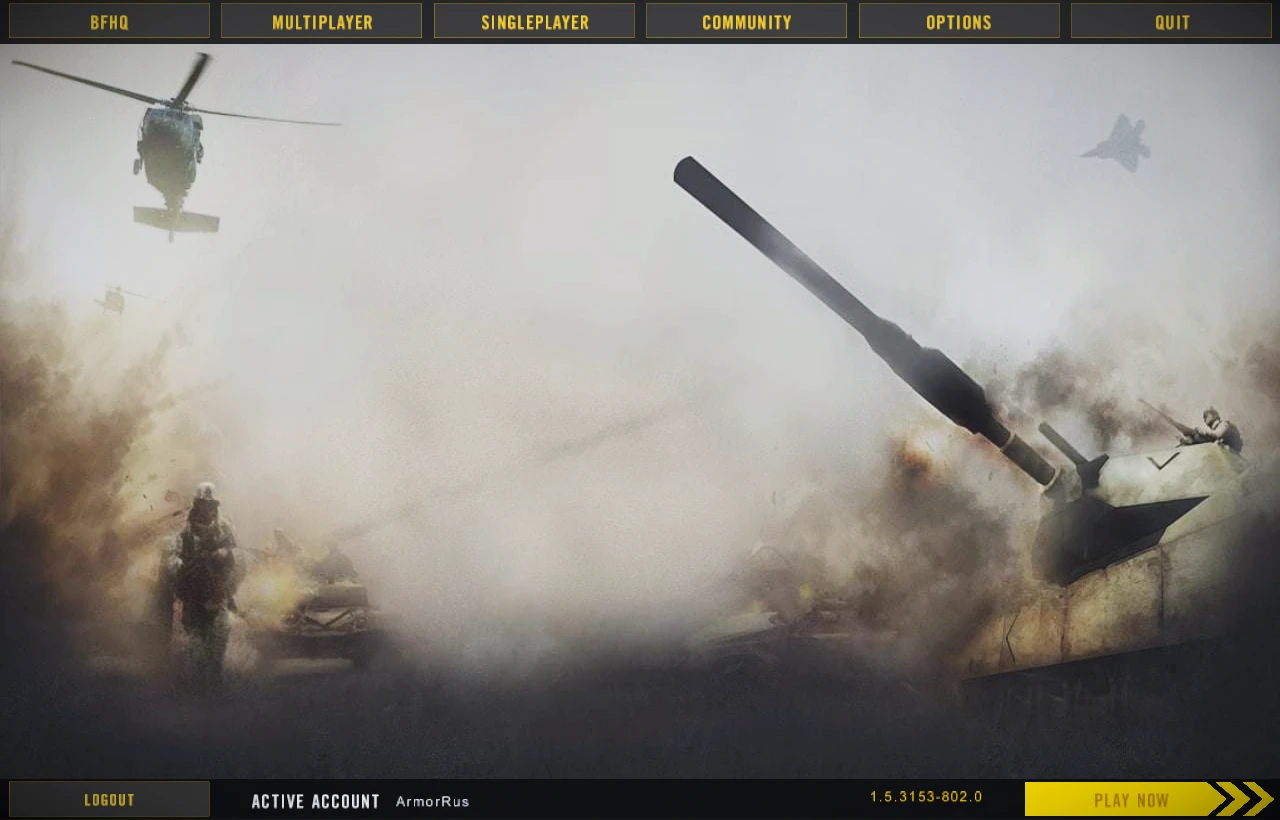Click the ACTIVE ACCOUNT label

[x=315, y=800]
